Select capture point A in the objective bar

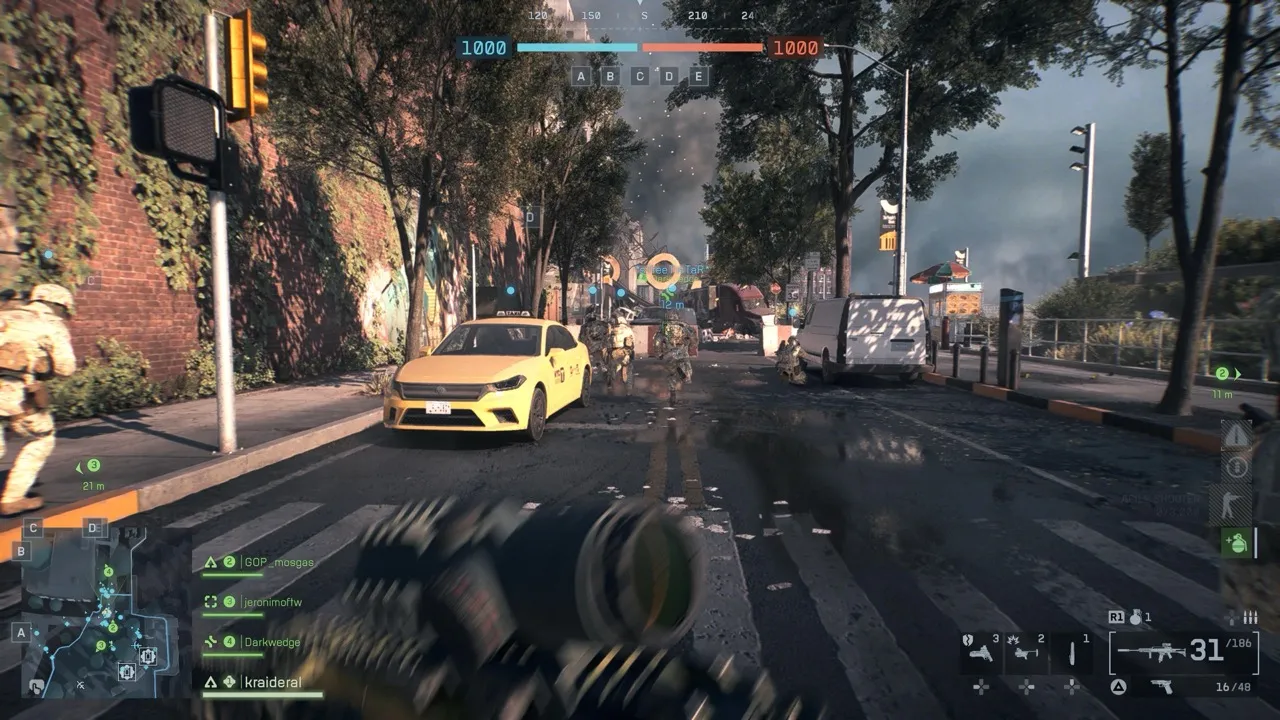(x=581, y=76)
